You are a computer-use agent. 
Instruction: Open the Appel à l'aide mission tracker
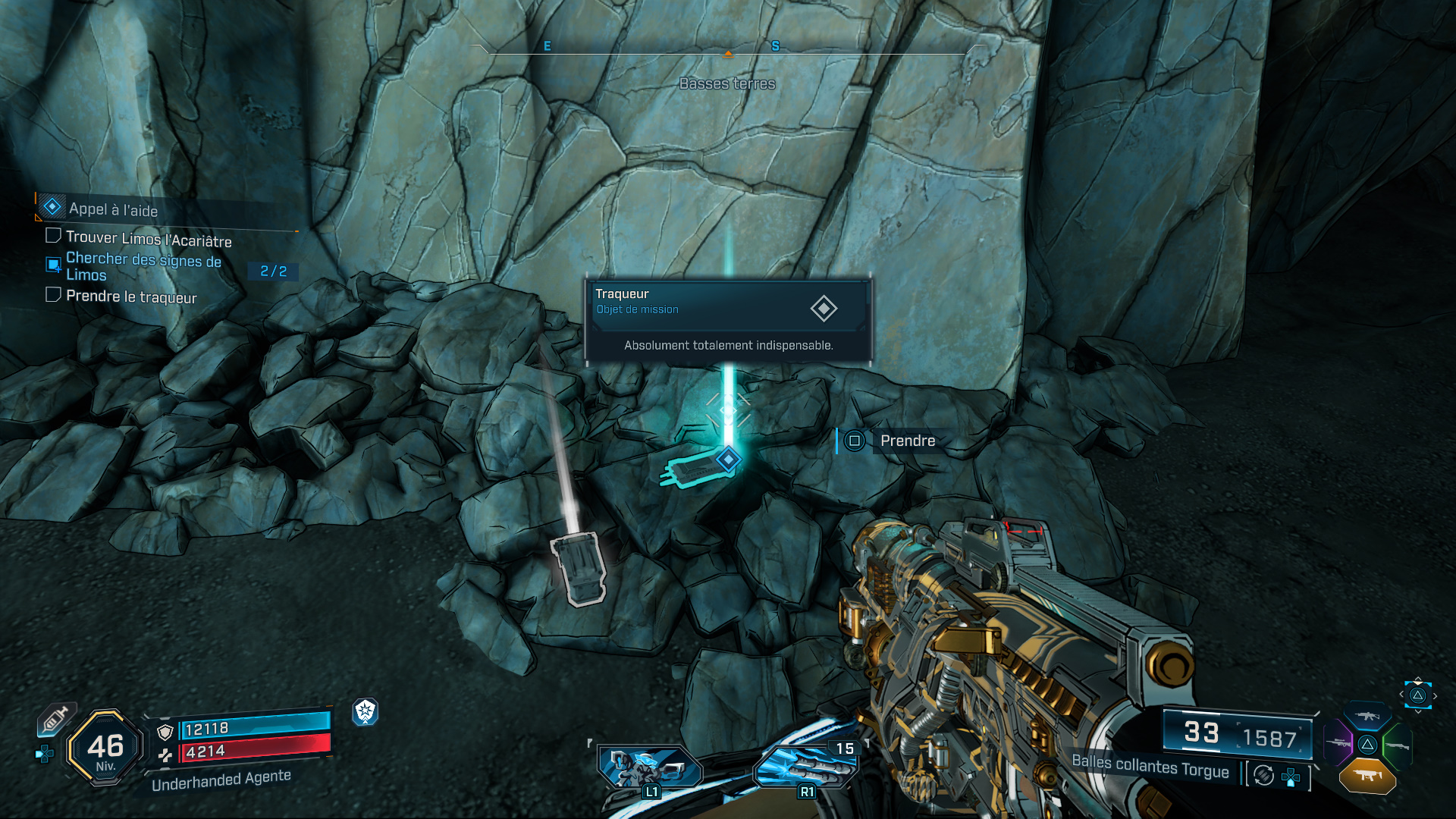coord(113,209)
